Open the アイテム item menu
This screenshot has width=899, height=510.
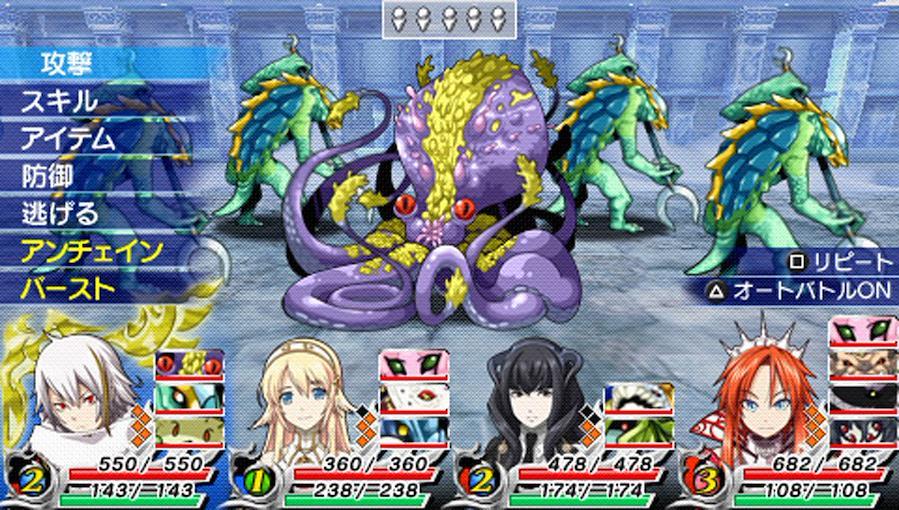pyautogui.click(x=68, y=138)
